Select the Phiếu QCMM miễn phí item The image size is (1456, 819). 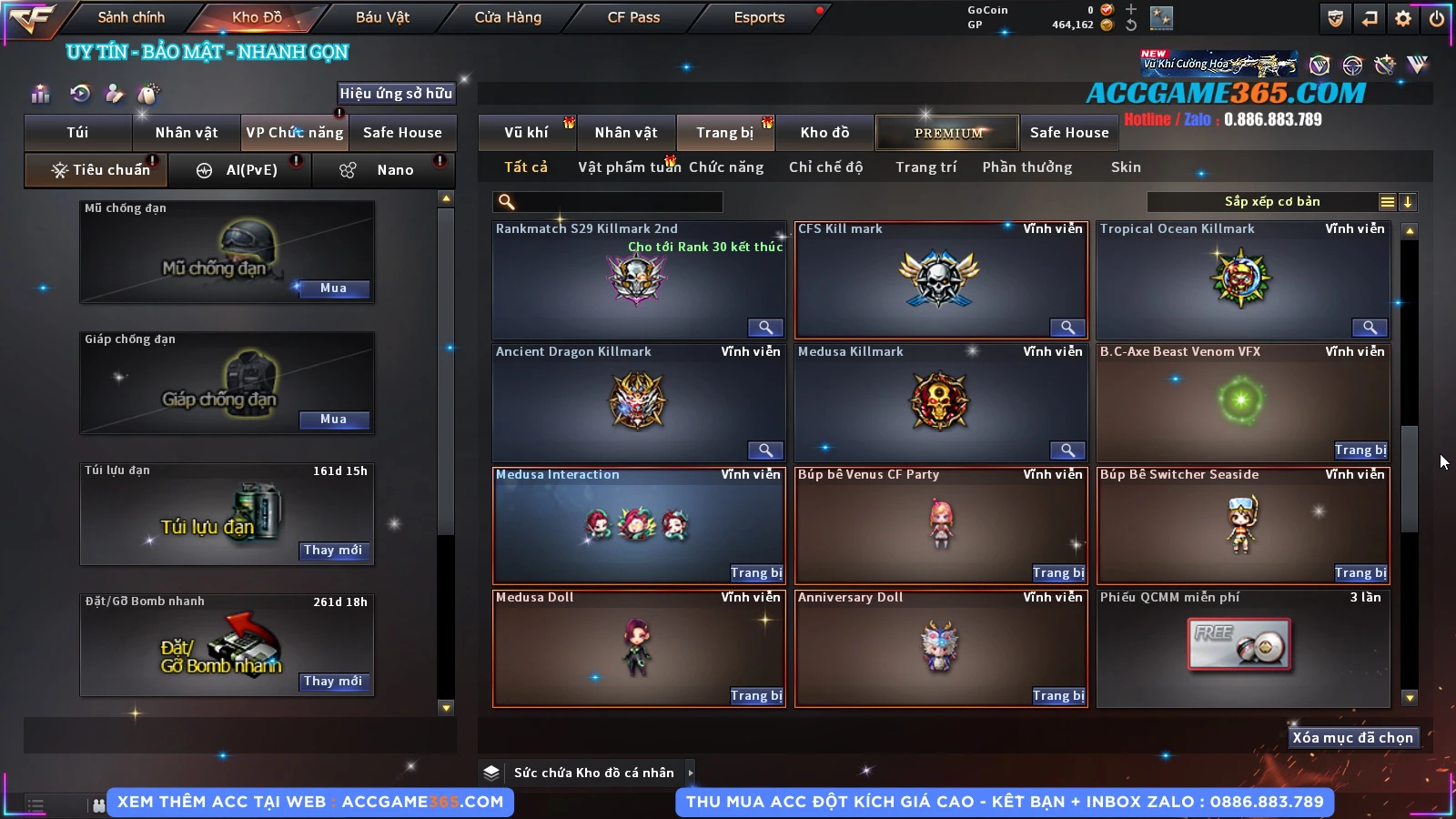[1242, 648]
